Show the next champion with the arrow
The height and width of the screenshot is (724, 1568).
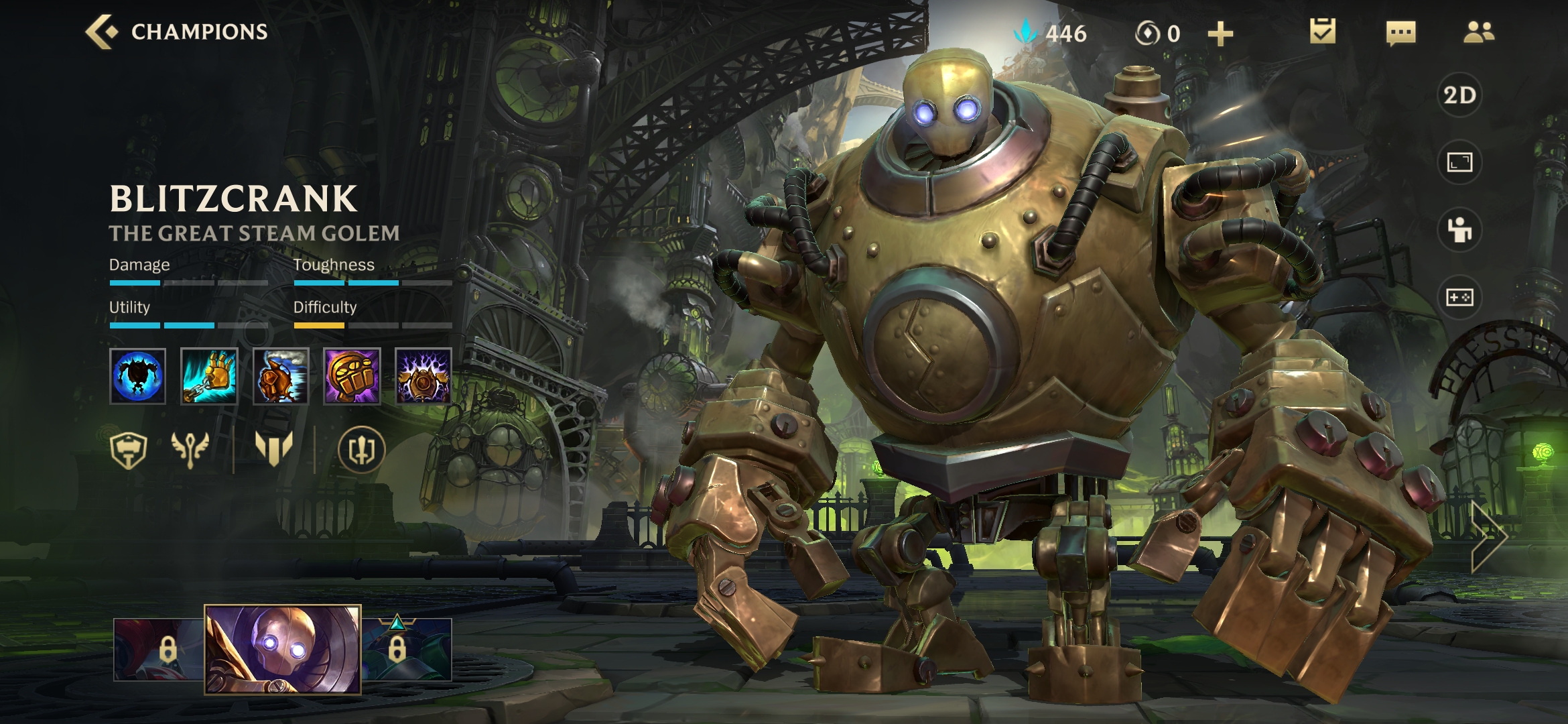pyautogui.click(x=1489, y=536)
